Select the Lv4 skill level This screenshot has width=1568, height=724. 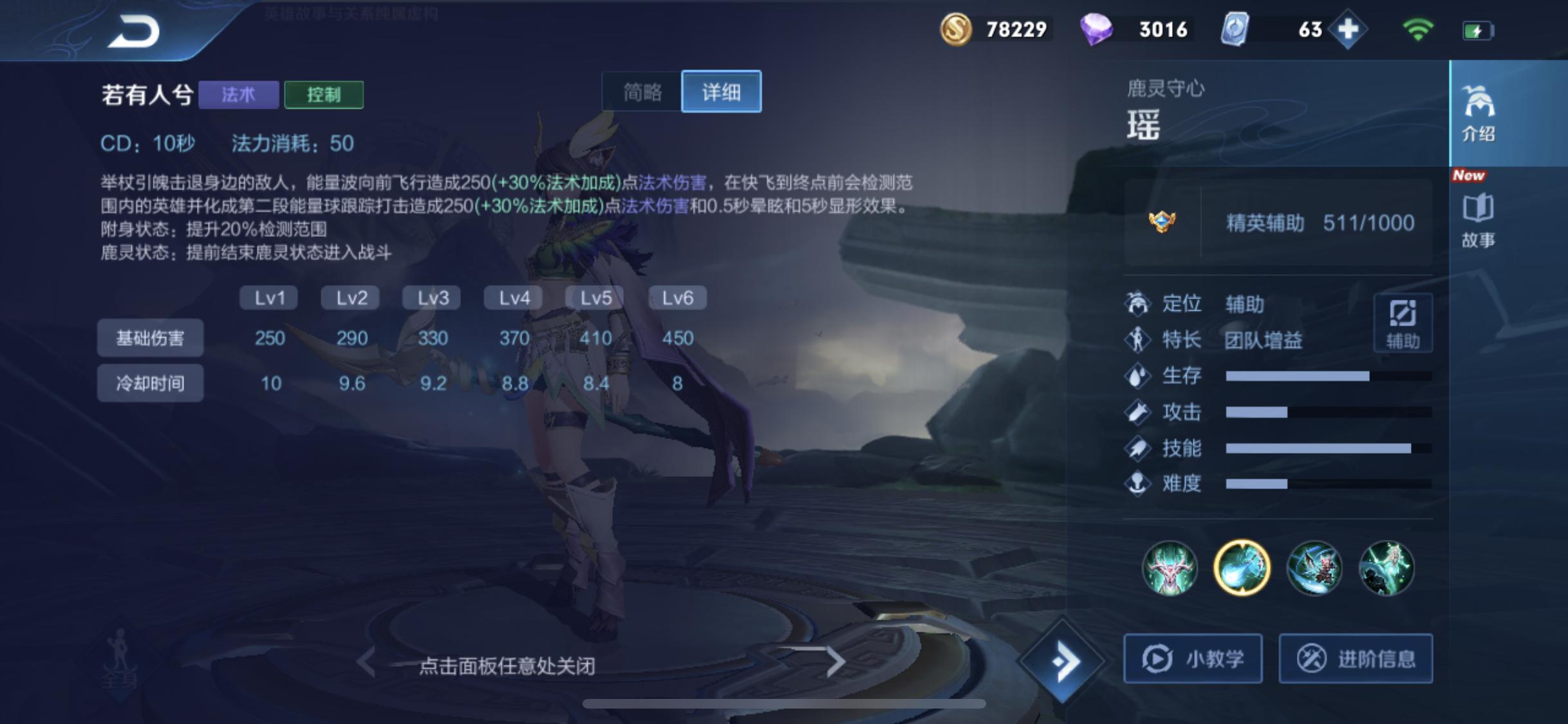pyautogui.click(x=512, y=297)
